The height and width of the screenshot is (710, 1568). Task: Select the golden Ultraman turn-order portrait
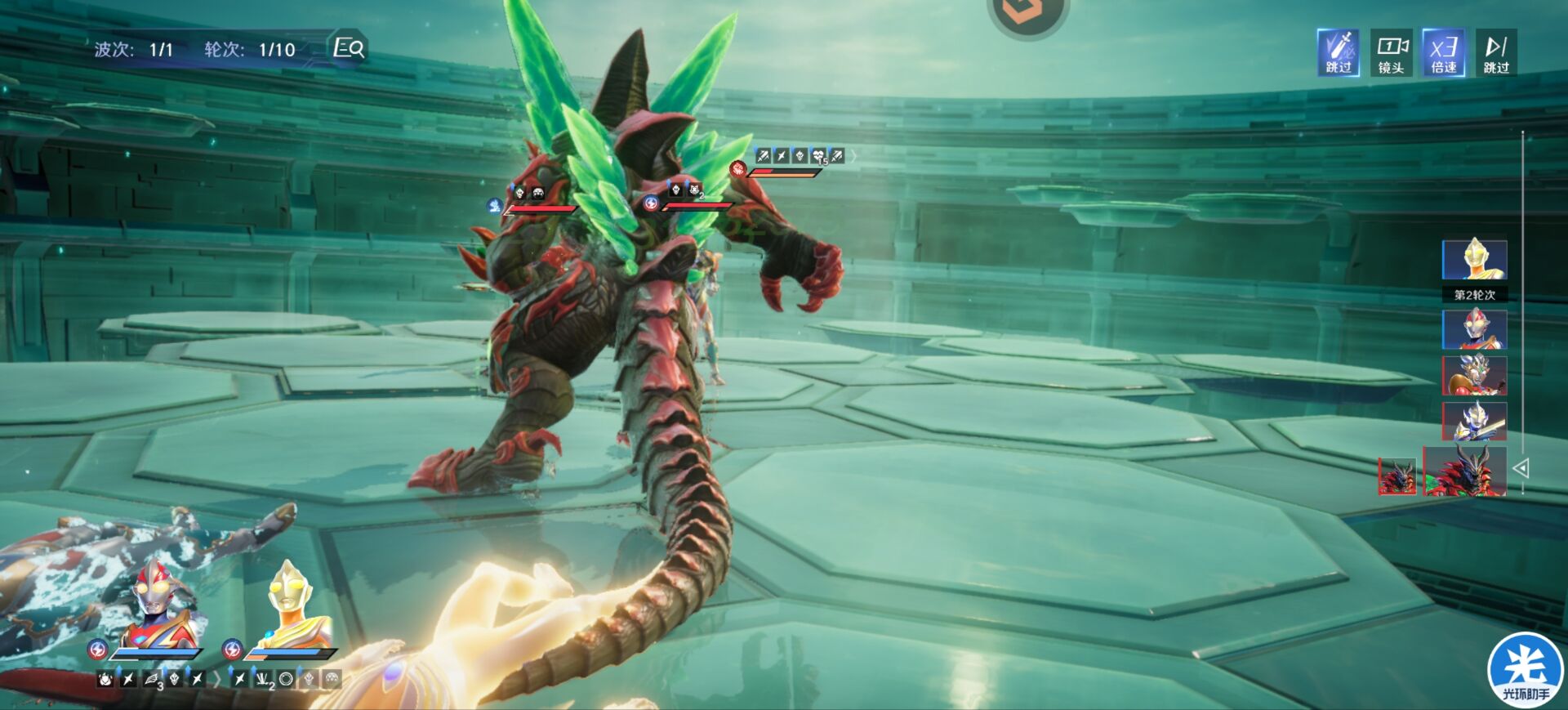[1474, 260]
